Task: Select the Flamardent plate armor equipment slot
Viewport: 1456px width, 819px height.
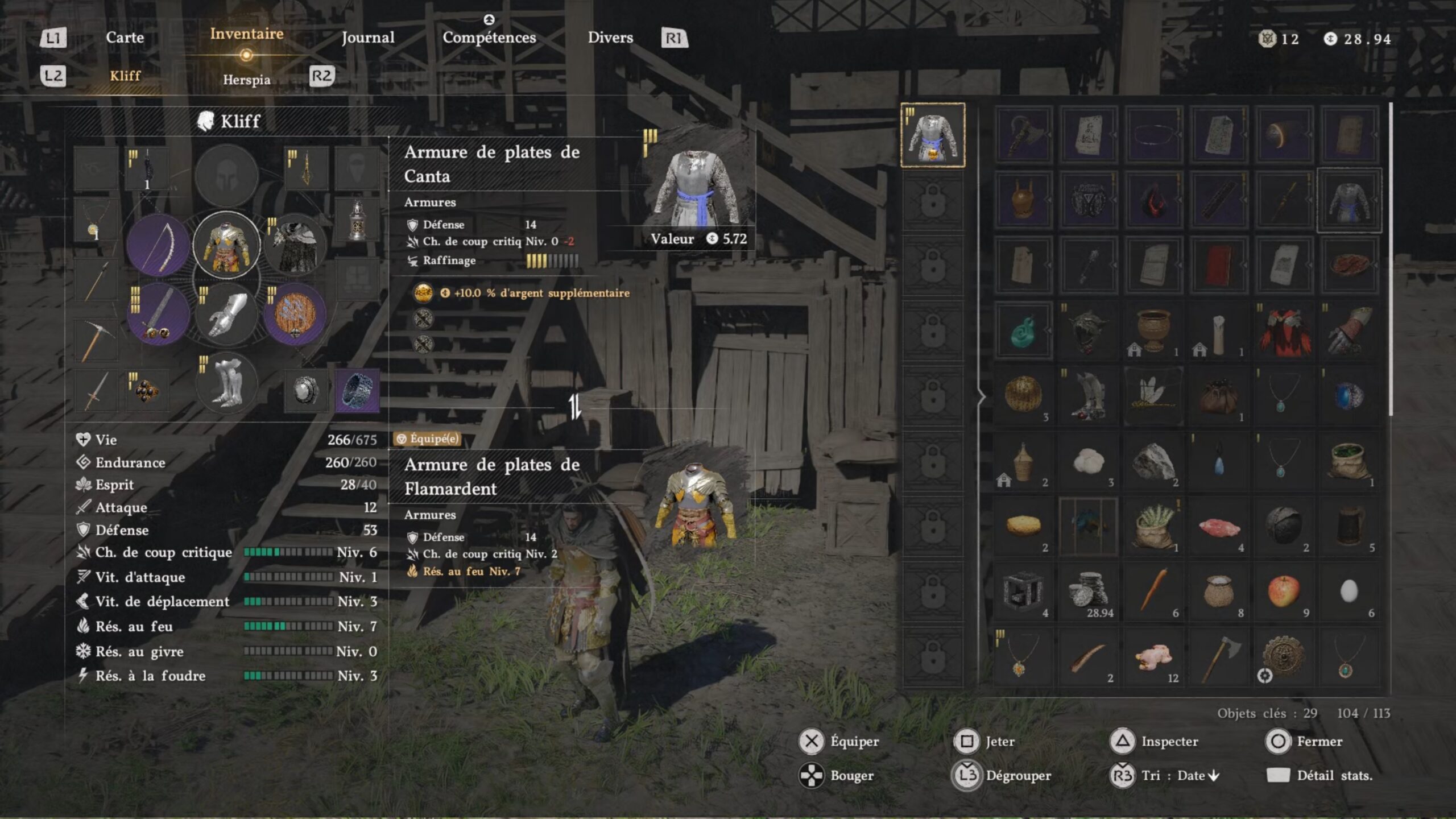Action: click(x=226, y=245)
